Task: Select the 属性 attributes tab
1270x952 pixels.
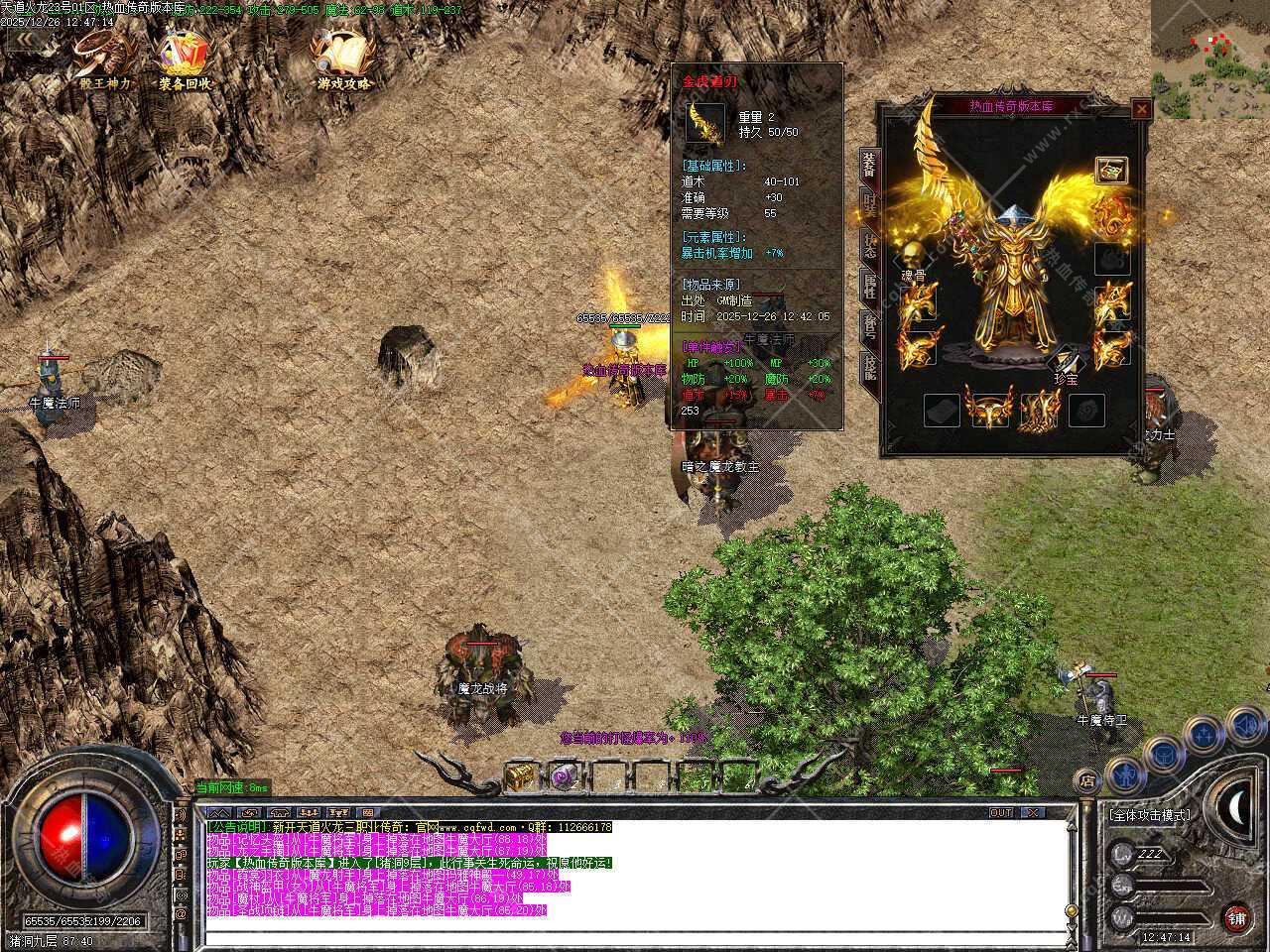Action: (x=869, y=289)
